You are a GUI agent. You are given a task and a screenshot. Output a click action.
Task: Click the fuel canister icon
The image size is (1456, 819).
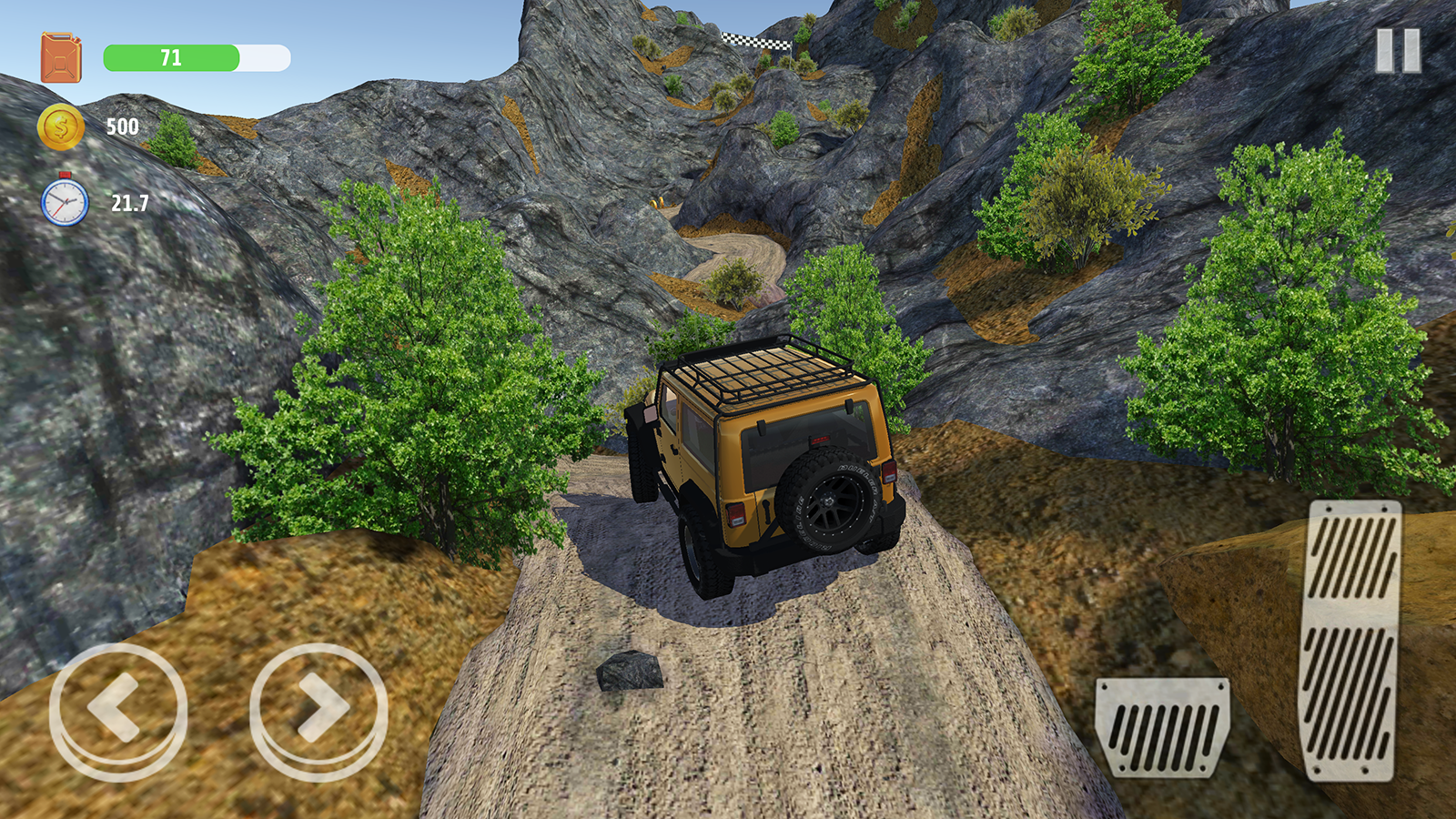[x=62, y=55]
